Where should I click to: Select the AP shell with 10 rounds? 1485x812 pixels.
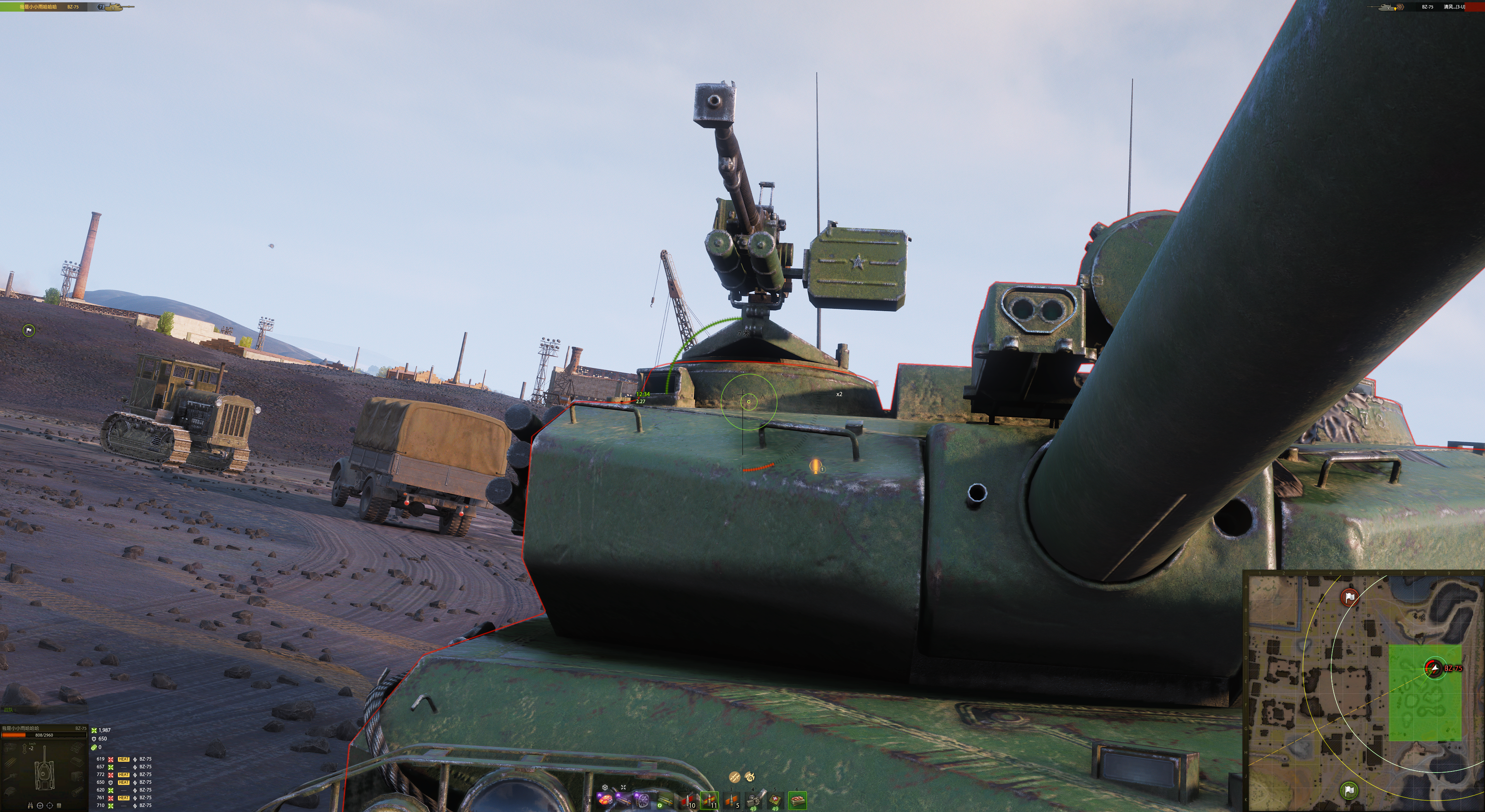click(686, 800)
